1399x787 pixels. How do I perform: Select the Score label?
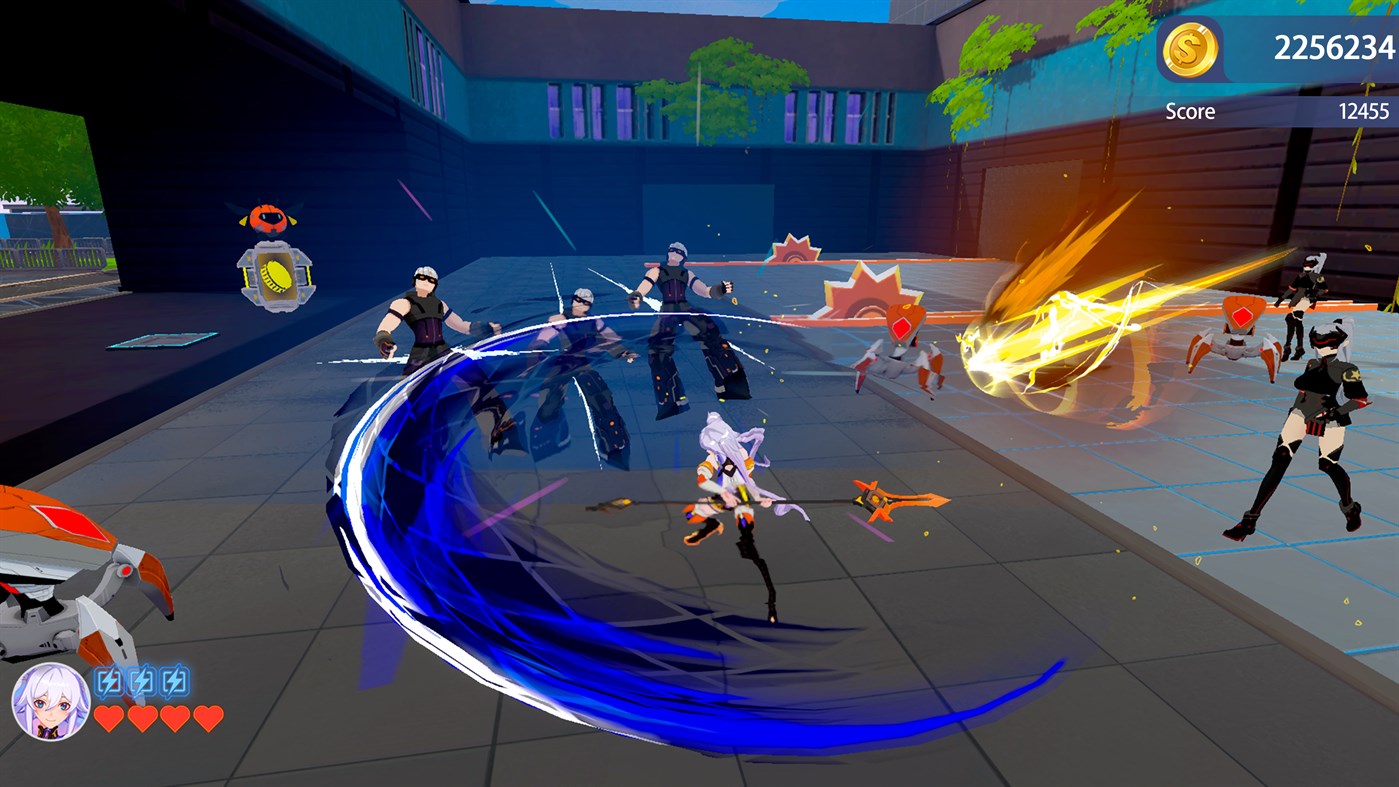point(1193,111)
